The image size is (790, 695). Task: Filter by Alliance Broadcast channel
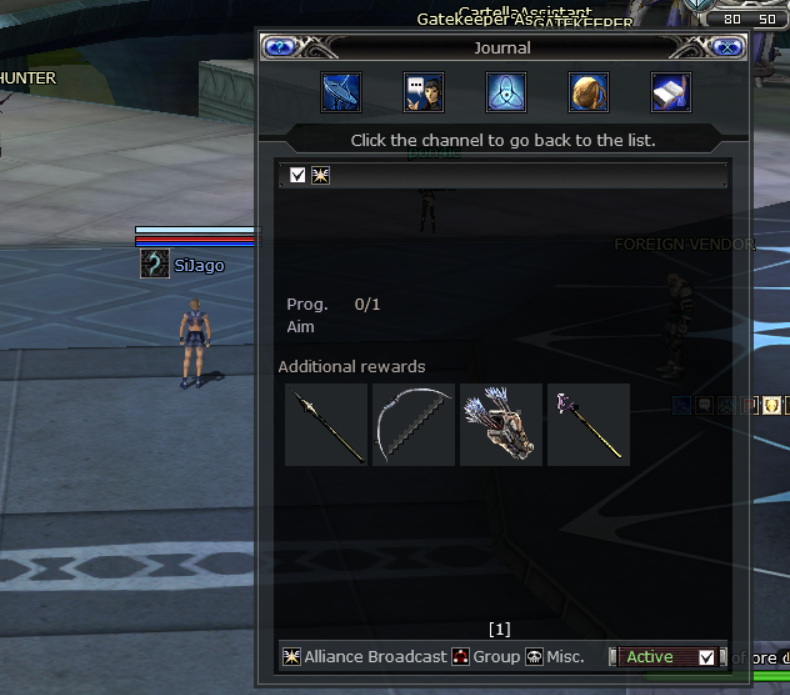[x=365, y=657]
